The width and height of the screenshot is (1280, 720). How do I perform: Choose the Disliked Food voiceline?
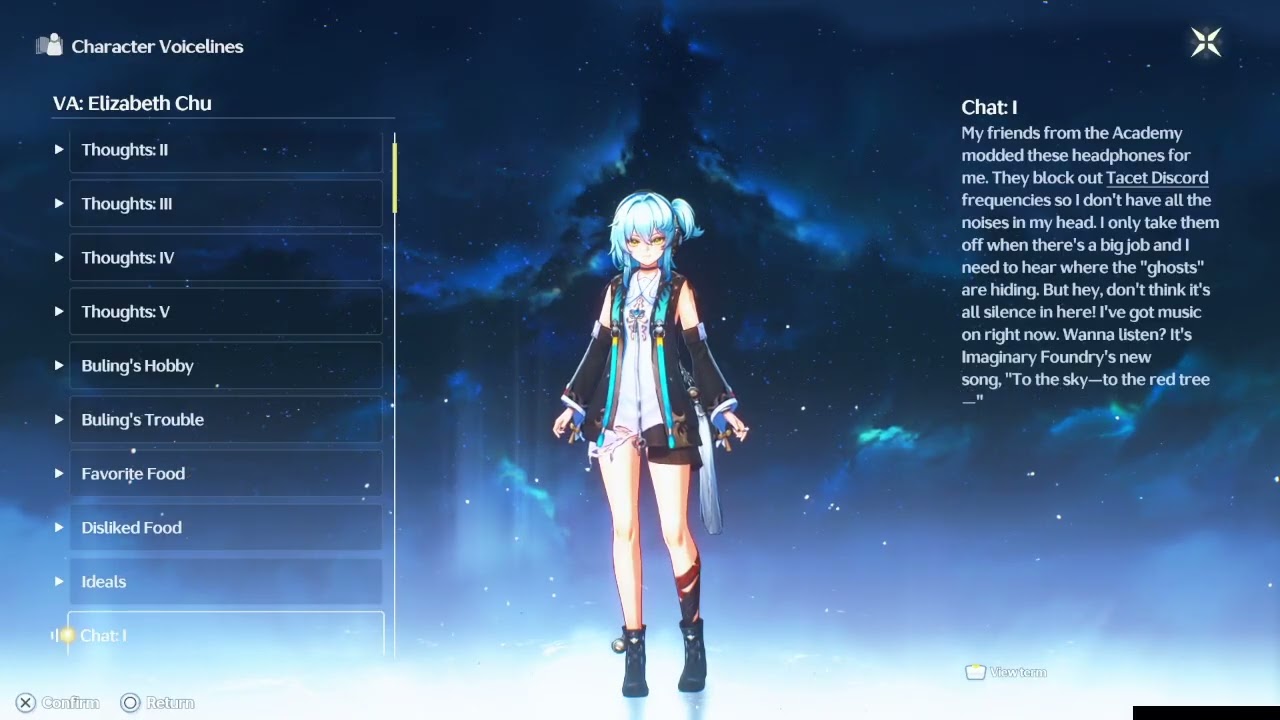[x=225, y=528]
